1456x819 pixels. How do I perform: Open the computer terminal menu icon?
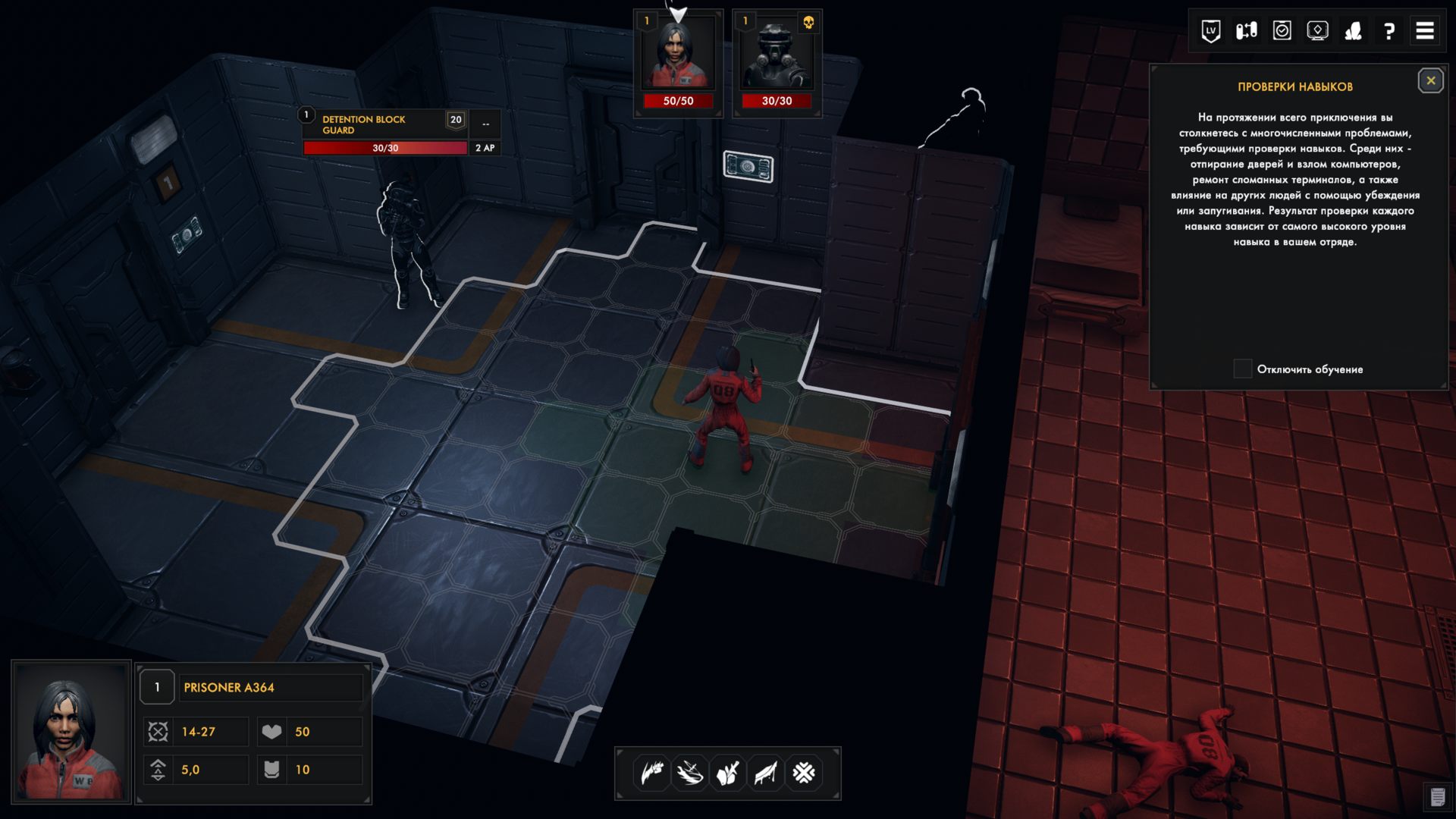pyautogui.click(x=1317, y=32)
